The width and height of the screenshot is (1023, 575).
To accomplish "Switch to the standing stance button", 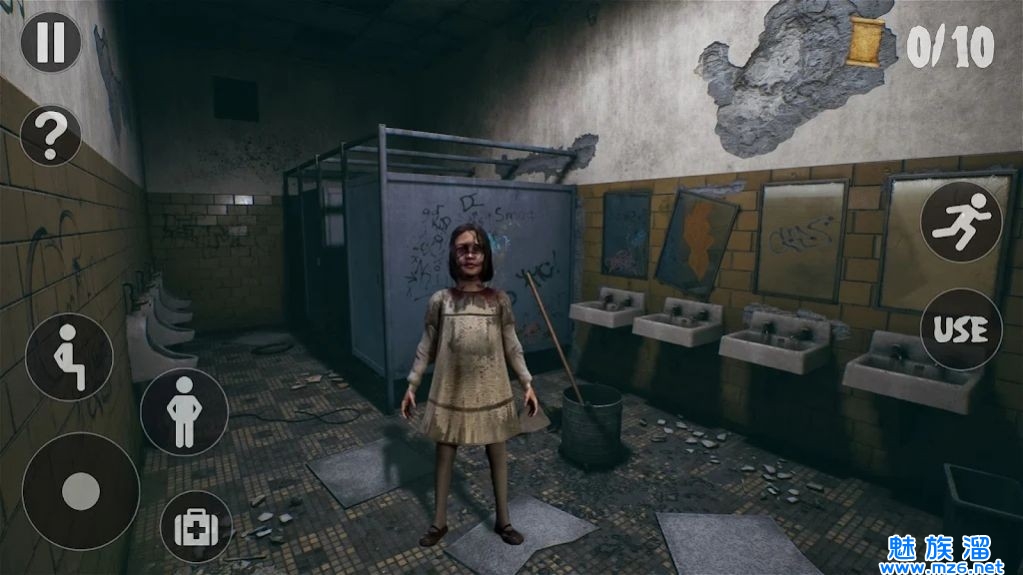I will point(184,412).
